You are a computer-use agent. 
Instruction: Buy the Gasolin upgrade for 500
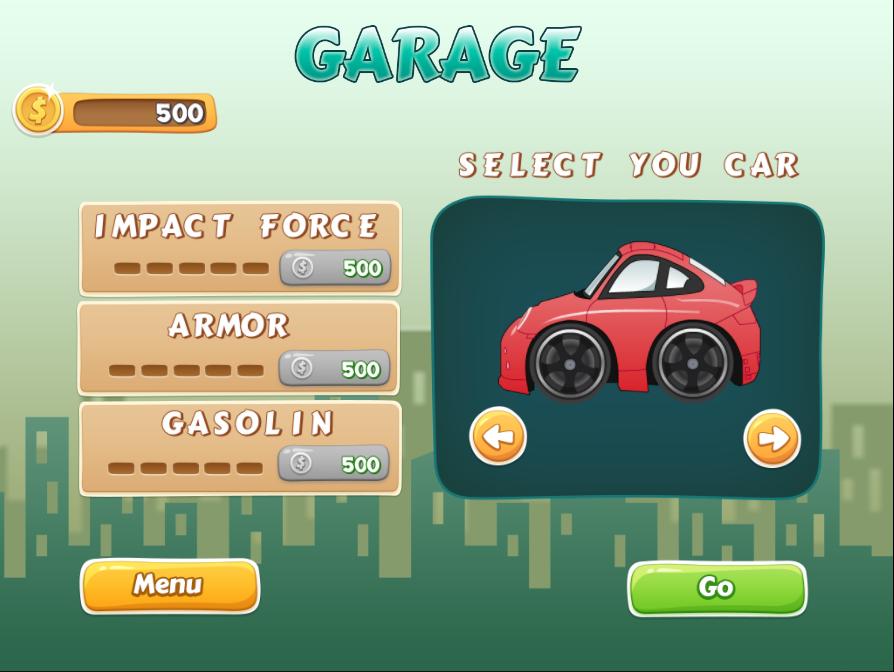334,464
